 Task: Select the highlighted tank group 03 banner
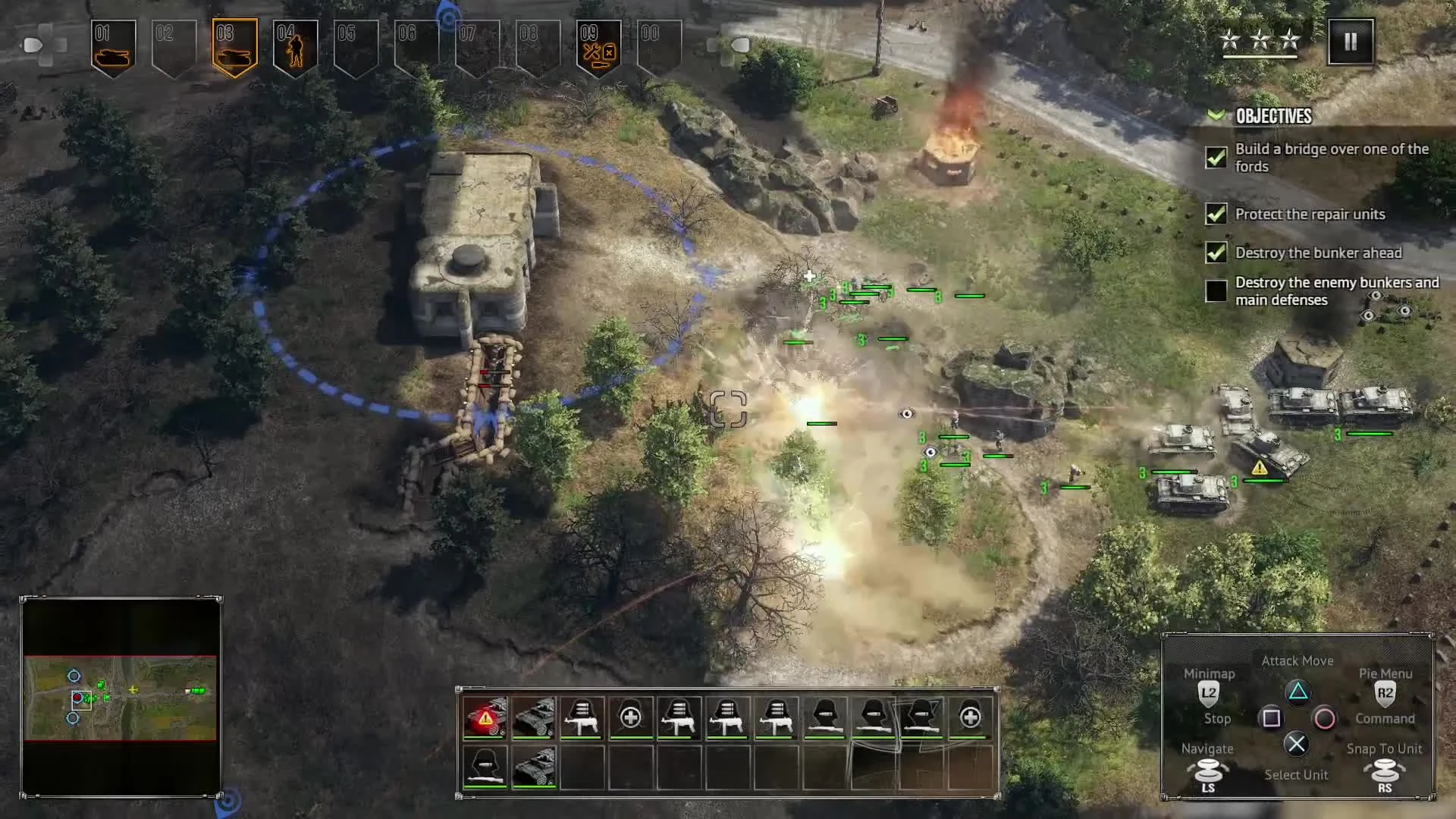point(234,44)
